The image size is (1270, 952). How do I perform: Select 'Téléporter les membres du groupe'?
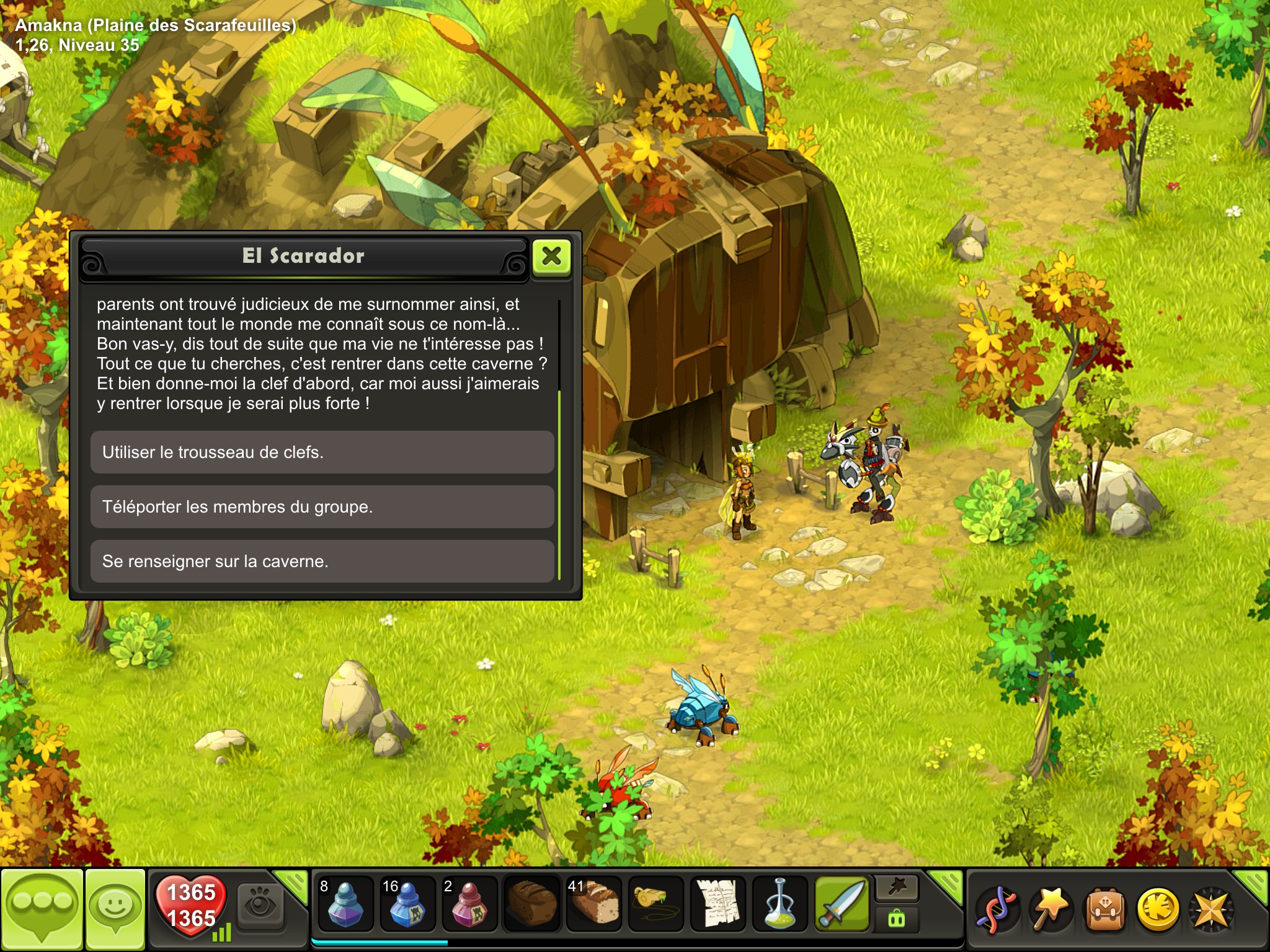[322, 507]
